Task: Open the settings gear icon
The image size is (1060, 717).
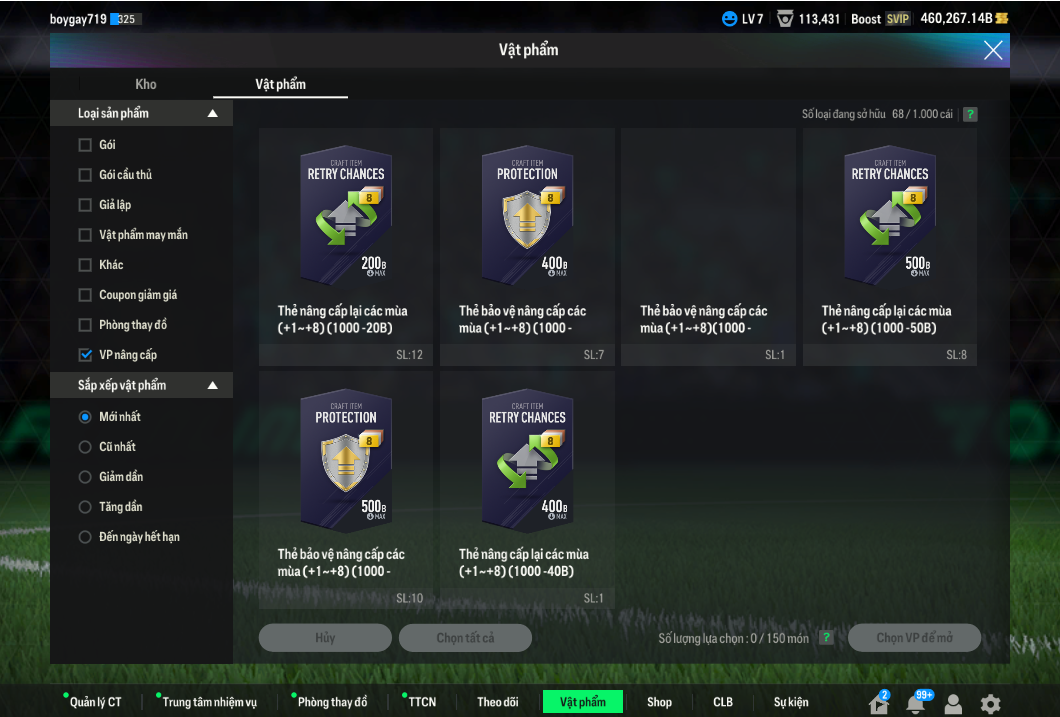Action: pos(990,703)
